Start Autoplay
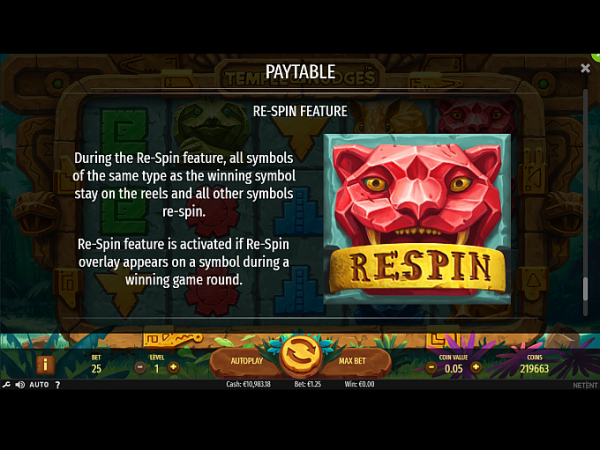This screenshot has width=600, height=450. coord(246,360)
